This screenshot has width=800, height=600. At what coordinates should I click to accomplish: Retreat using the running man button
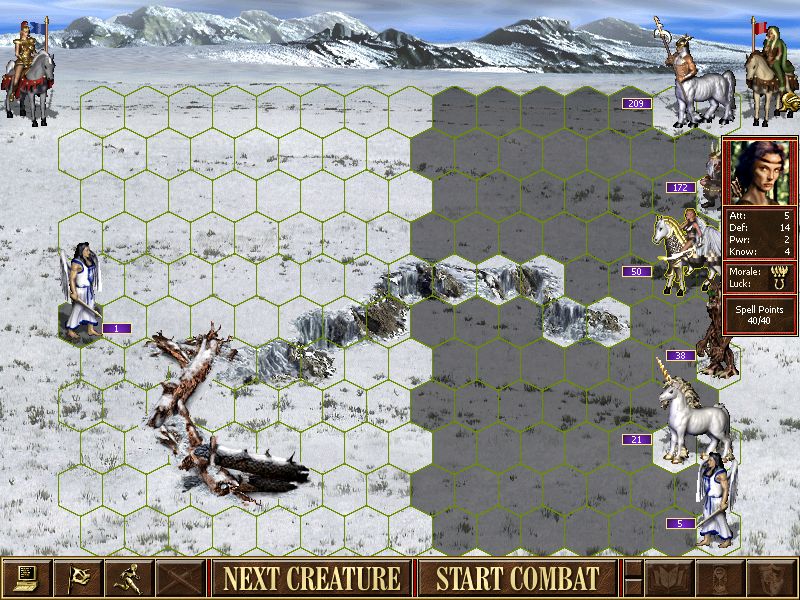(x=128, y=578)
